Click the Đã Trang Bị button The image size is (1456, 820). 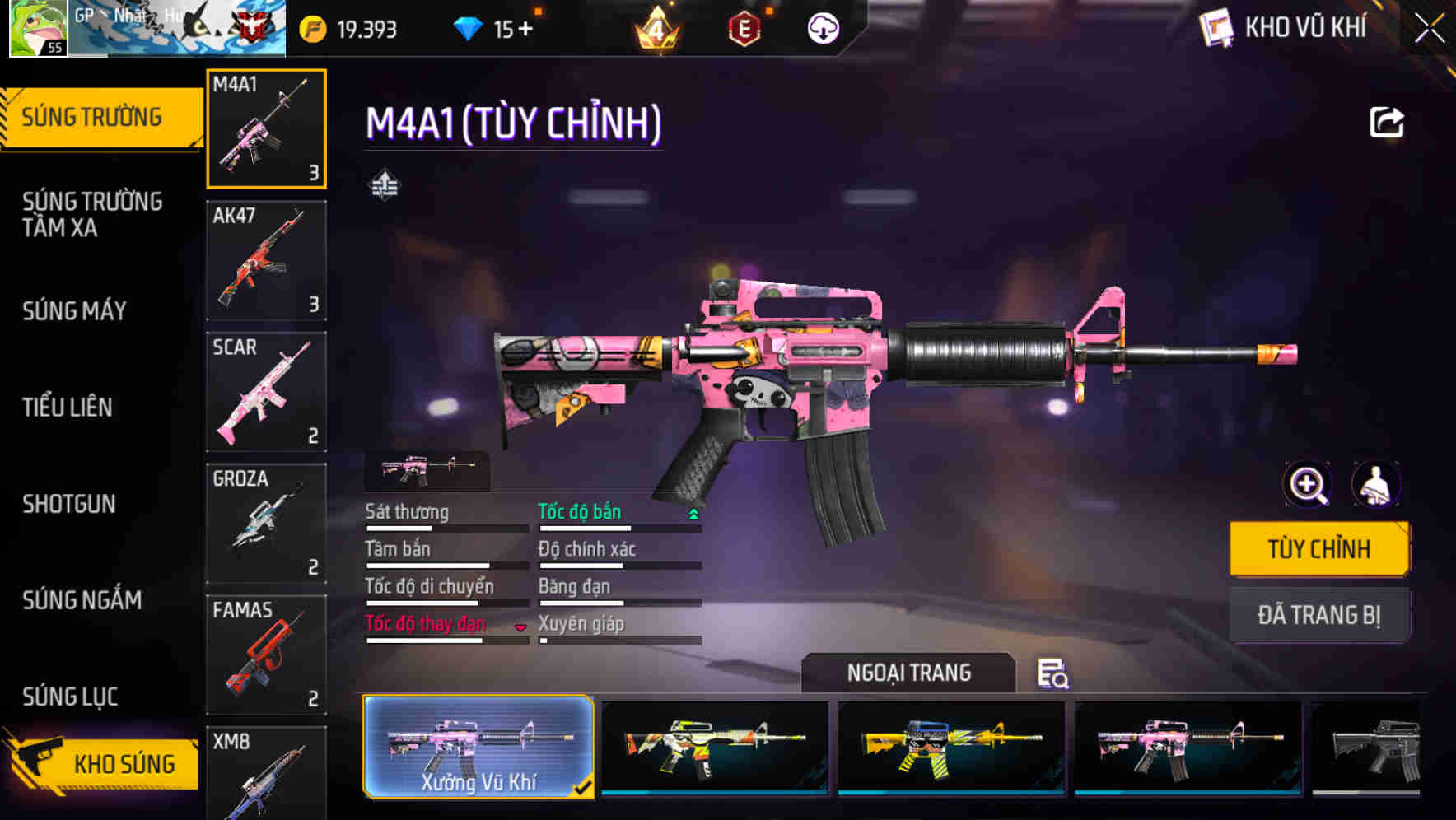point(1319,615)
